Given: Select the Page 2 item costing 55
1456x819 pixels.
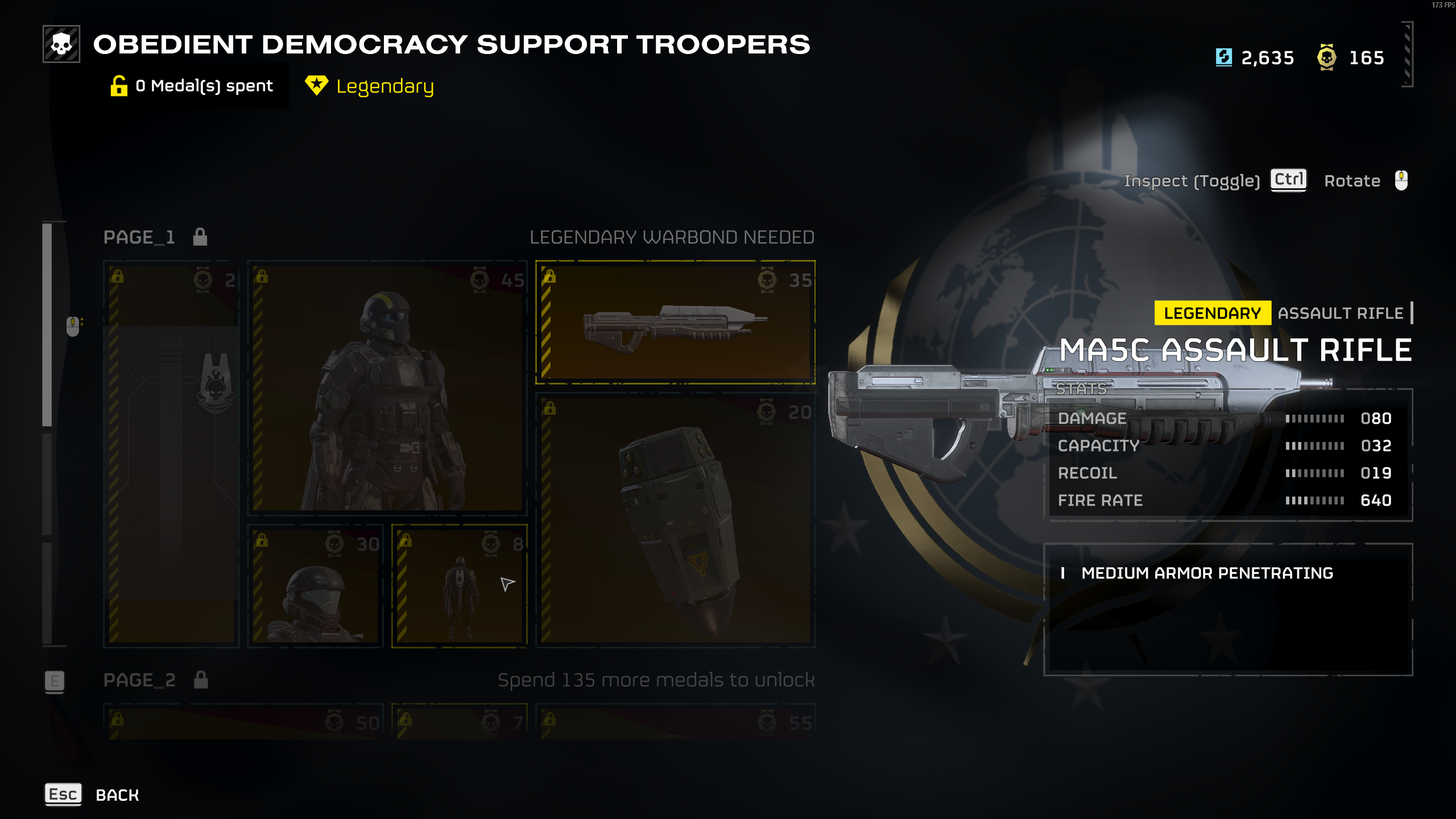Looking at the screenshot, I should (675, 722).
